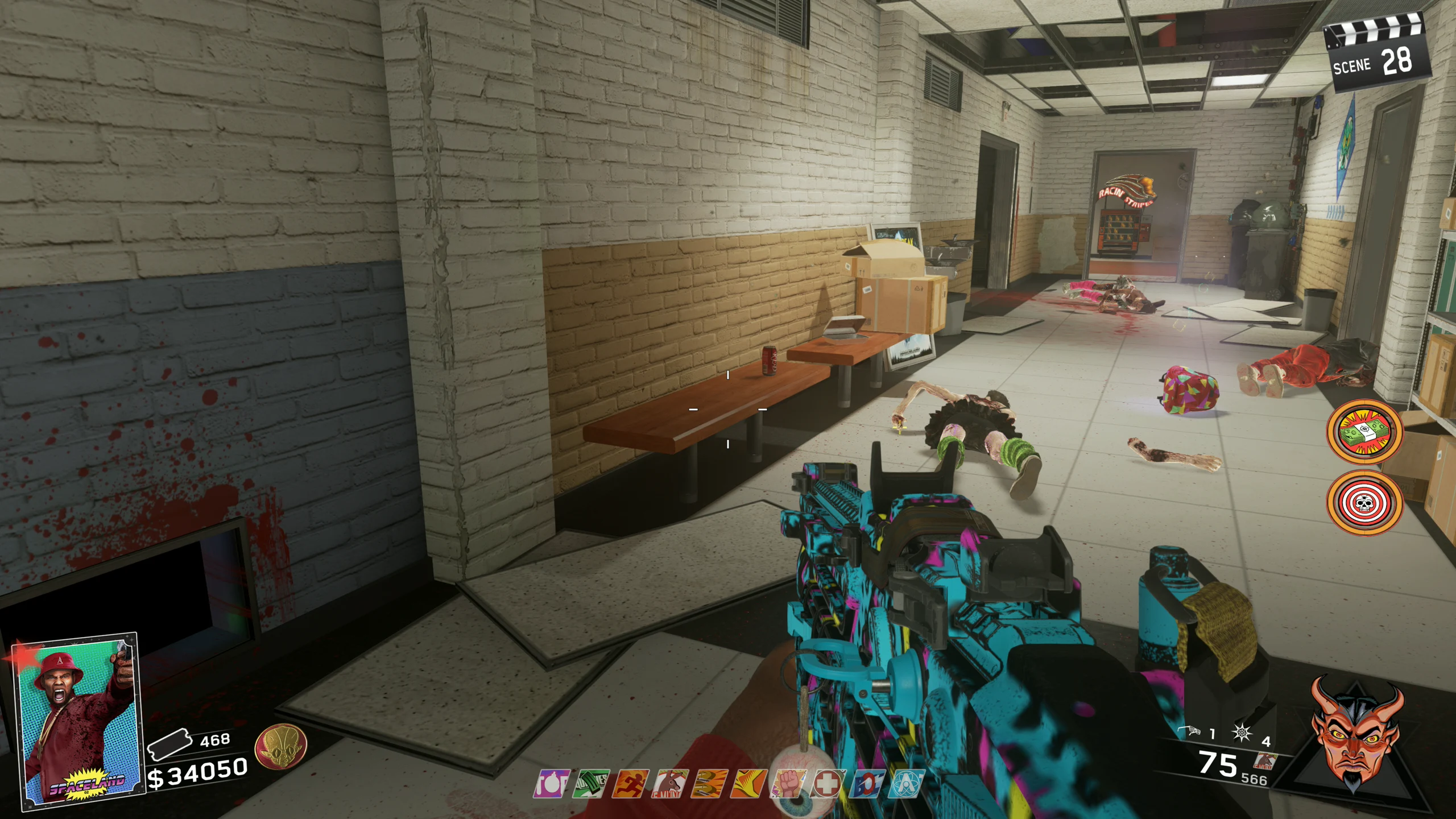Click the blue lightning bolt perk icon
Viewport: 1456px width, 819px height.
click(867, 784)
